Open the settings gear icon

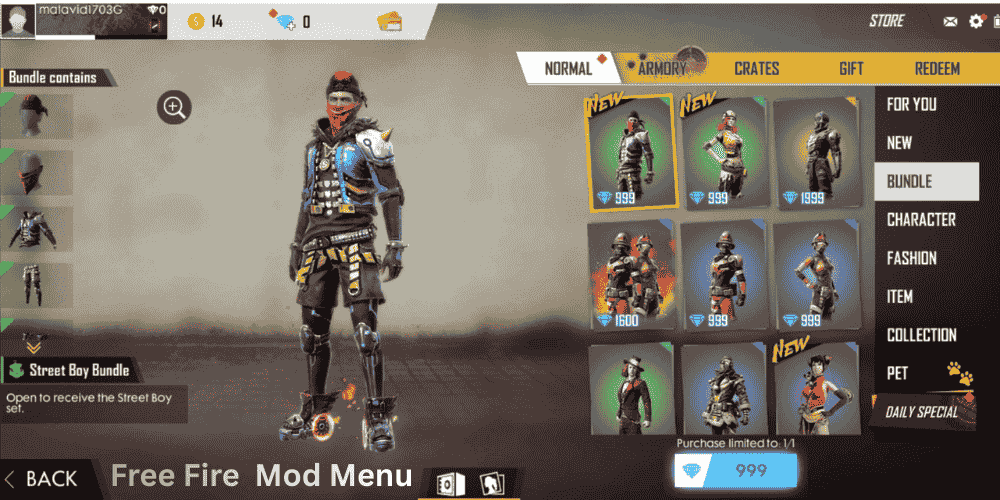pyautogui.click(x=976, y=21)
